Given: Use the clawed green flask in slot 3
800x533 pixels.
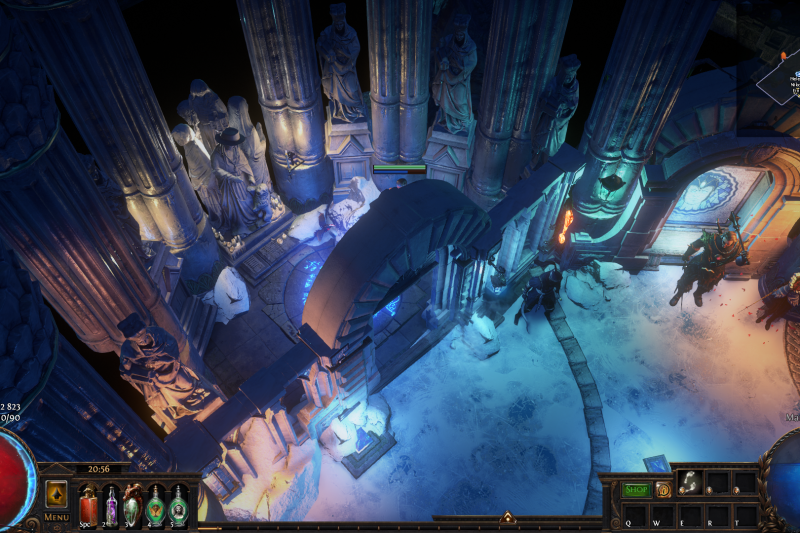Looking at the screenshot, I should point(133,502).
